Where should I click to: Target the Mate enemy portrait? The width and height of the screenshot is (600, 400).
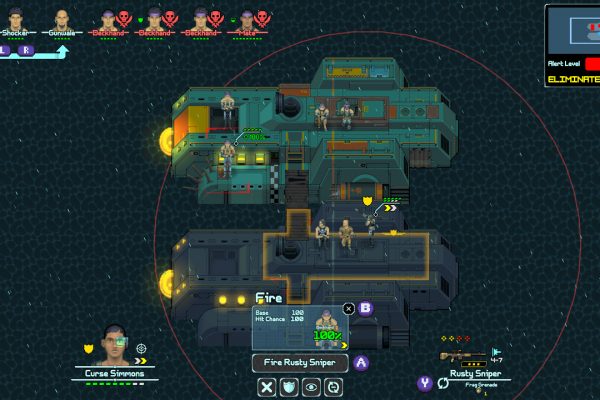[247, 19]
